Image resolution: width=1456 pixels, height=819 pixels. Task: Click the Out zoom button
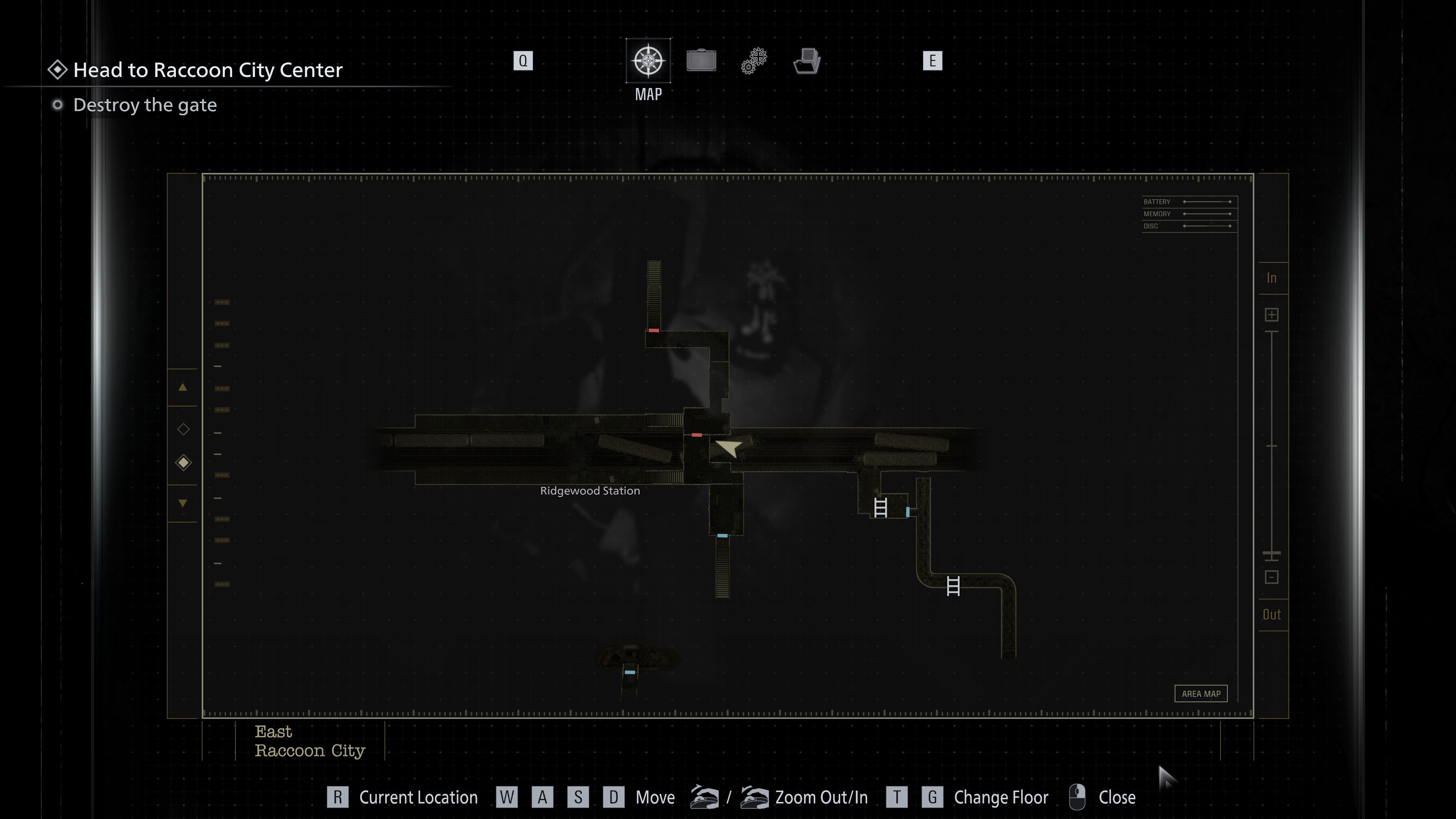pyautogui.click(x=1272, y=614)
